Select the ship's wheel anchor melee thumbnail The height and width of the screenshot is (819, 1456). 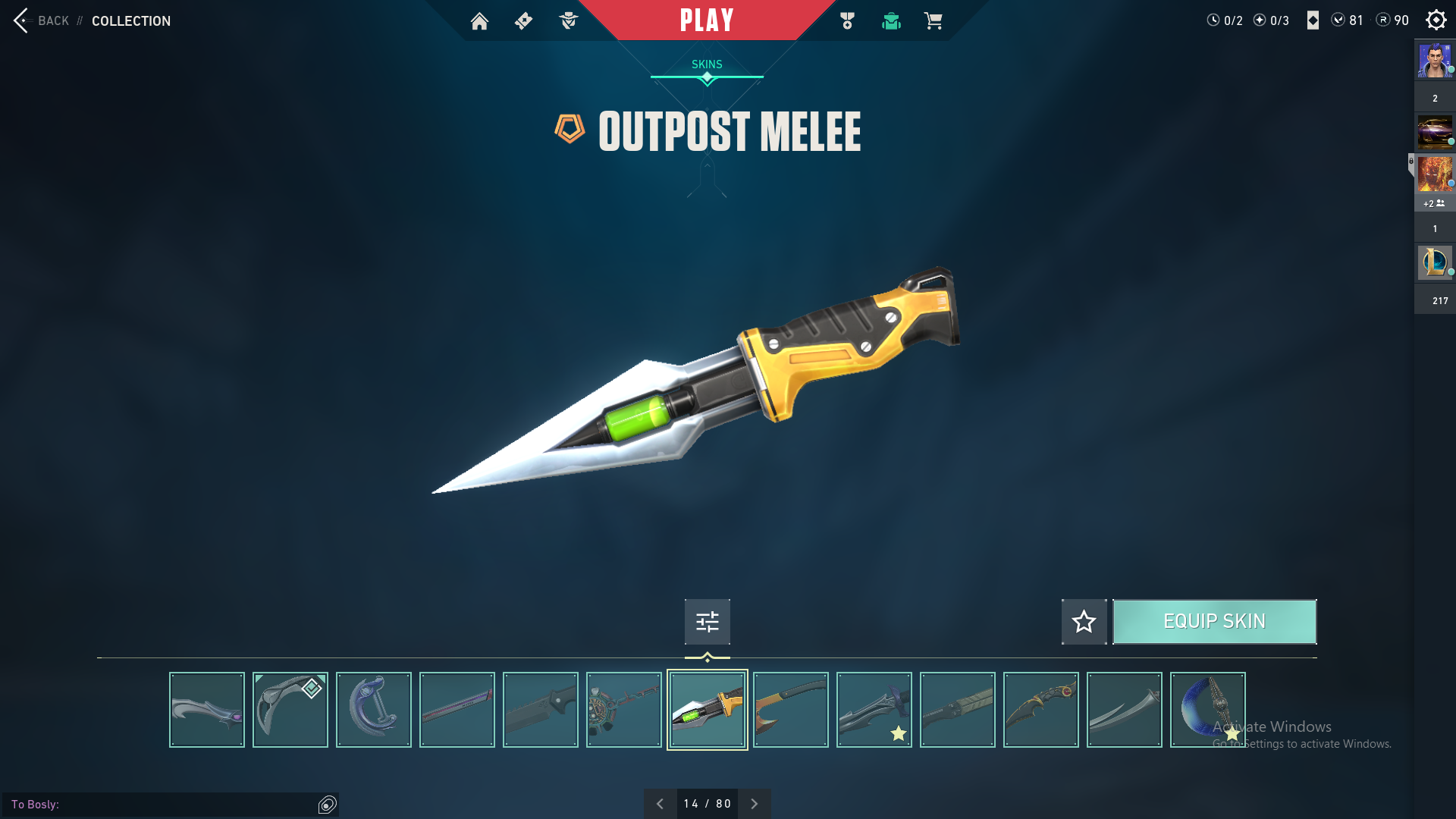(624, 710)
